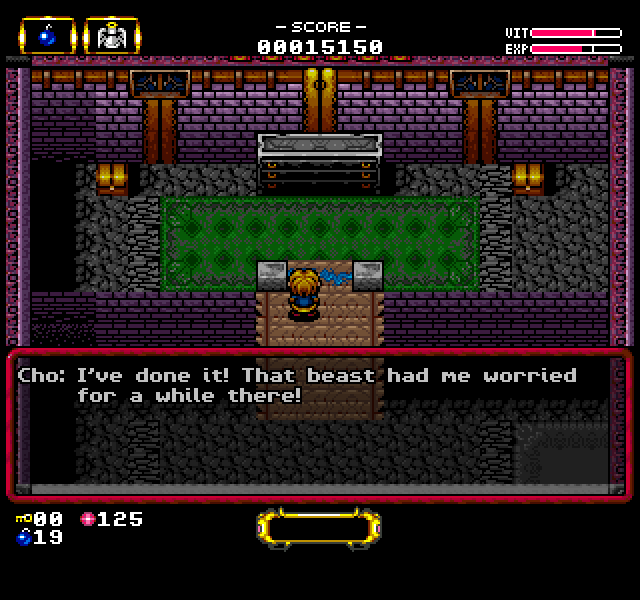Select the winged armor equipment slot
Viewport: 640px width, 600px height.
pos(111,36)
